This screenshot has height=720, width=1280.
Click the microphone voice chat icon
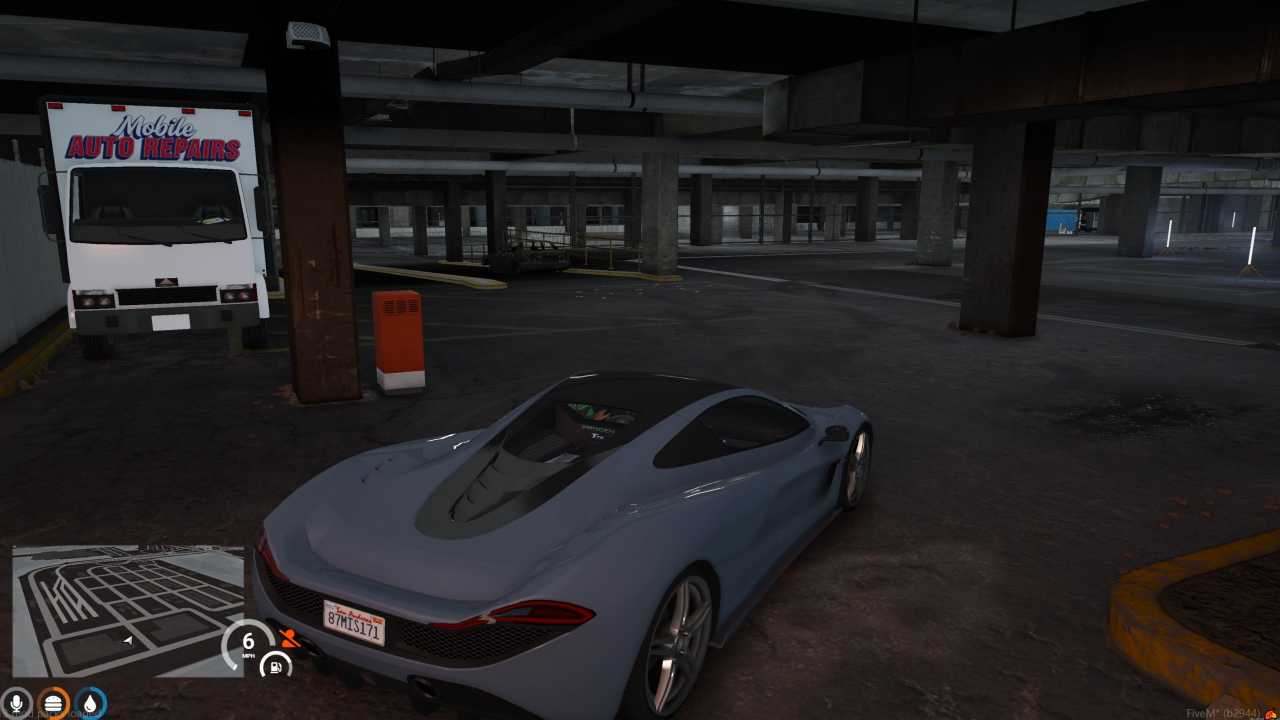click(x=15, y=702)
